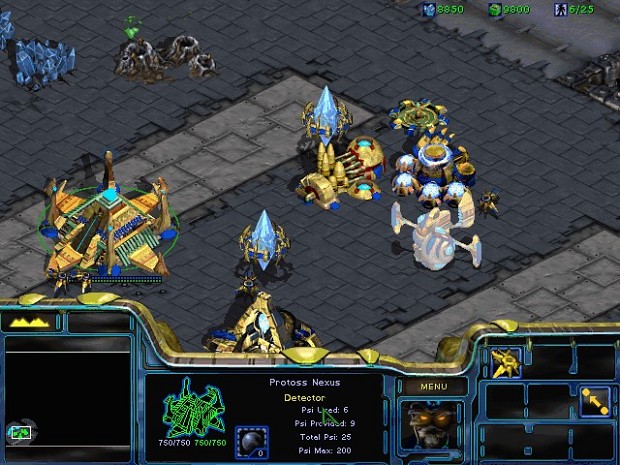Build a Probe from the command card
Image resolution: width=620 pixels, height=465 pixels.
(x=507, y=362)
